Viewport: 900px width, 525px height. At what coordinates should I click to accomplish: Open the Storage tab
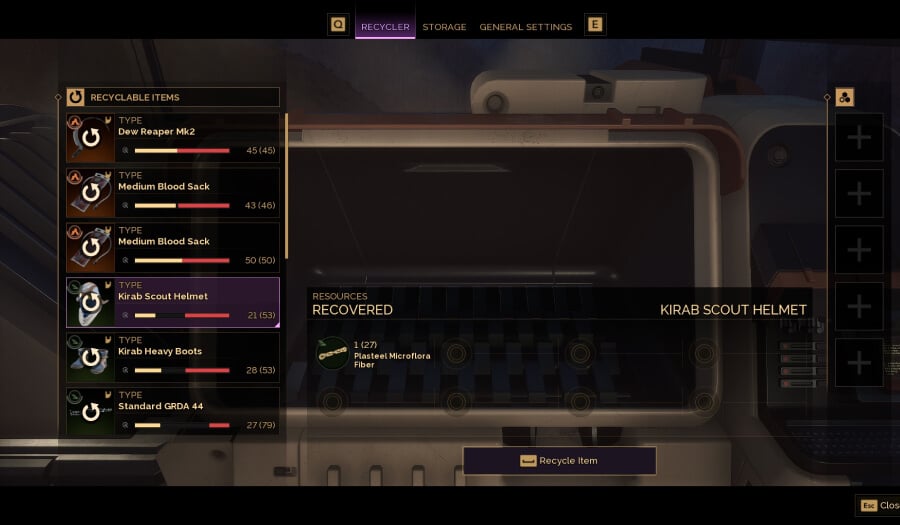pos(444,27)
